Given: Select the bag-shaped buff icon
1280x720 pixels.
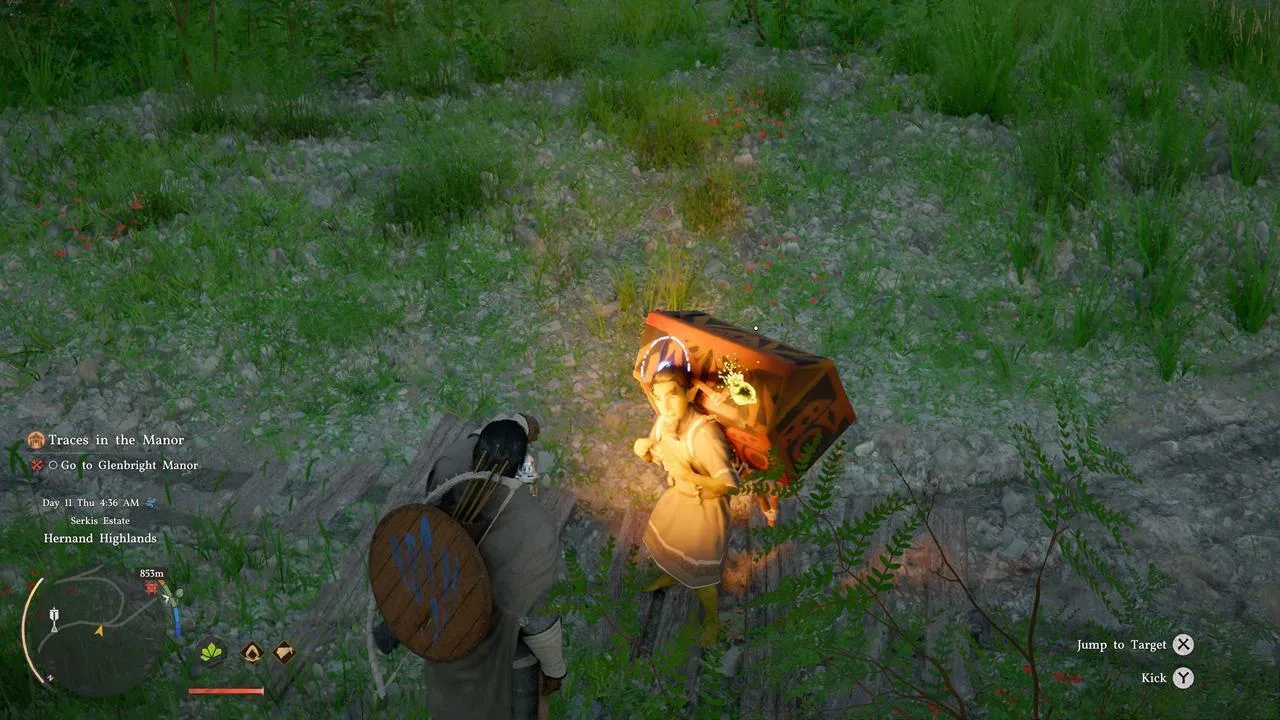Looking at the screenshot, I should 283,650.
